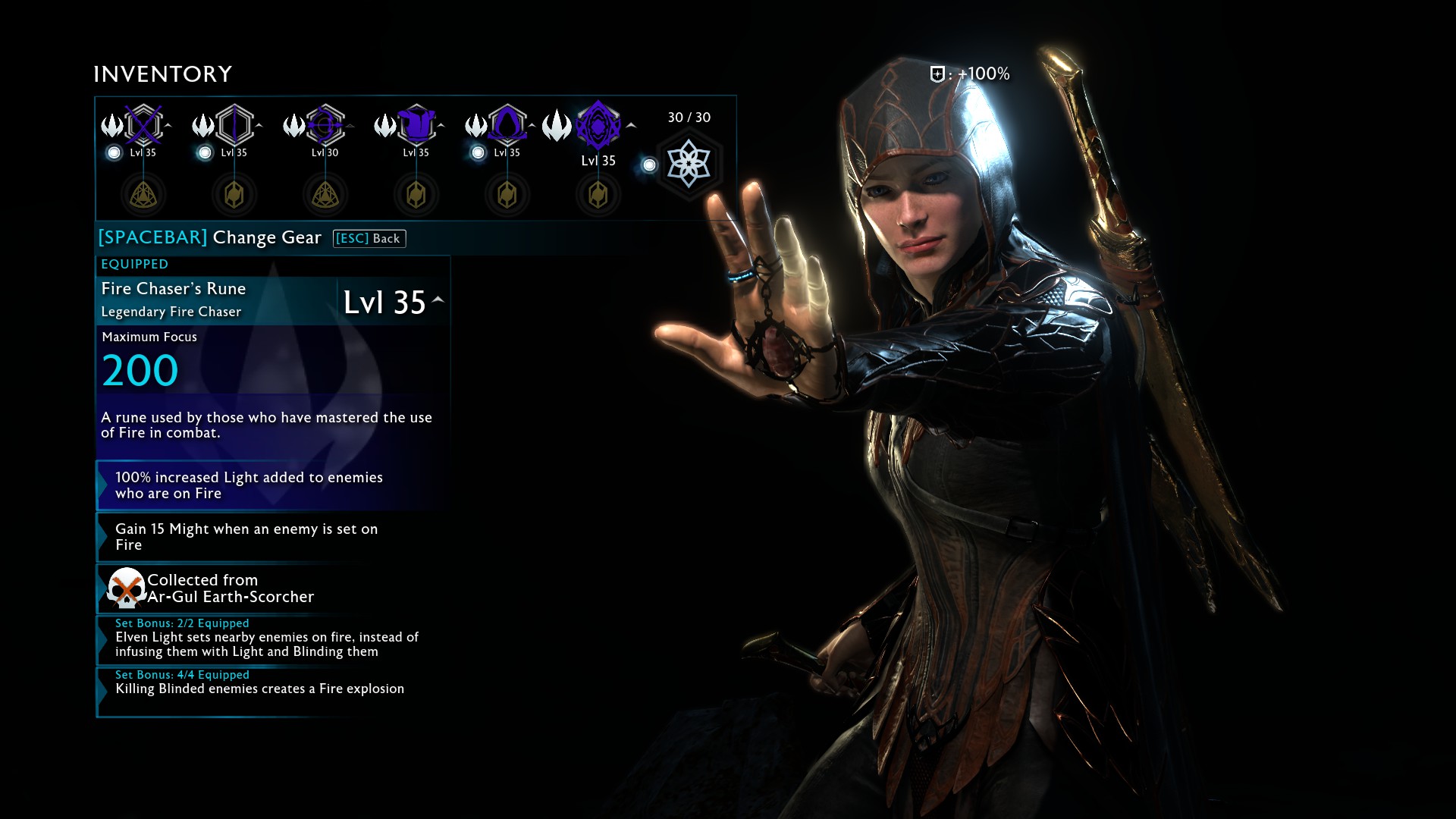This screenshot has height=819, width=1456.
Task: Choose the level 30 bow slot
Action: [x=325, y=124]
